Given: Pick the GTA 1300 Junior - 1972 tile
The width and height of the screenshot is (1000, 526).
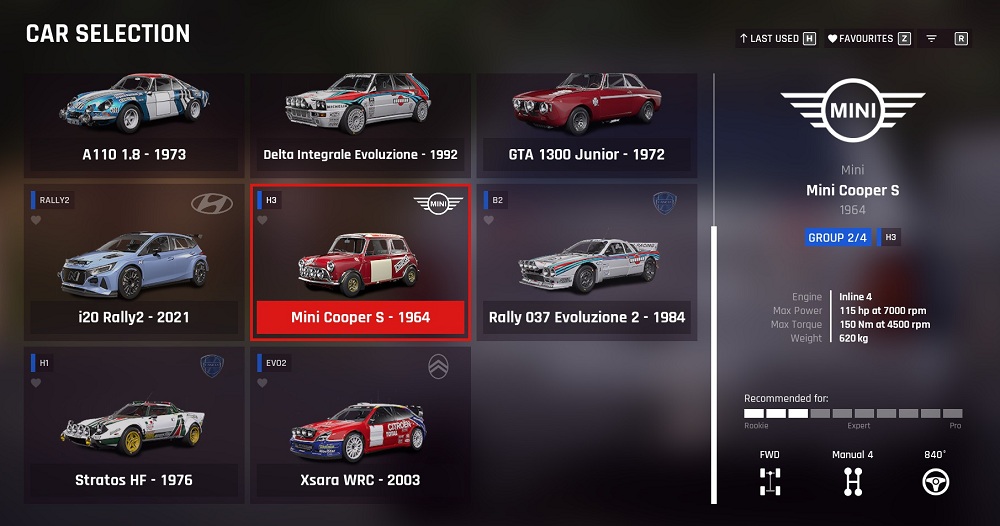Looking at the screenshot, I should click(x=587, y=120).
